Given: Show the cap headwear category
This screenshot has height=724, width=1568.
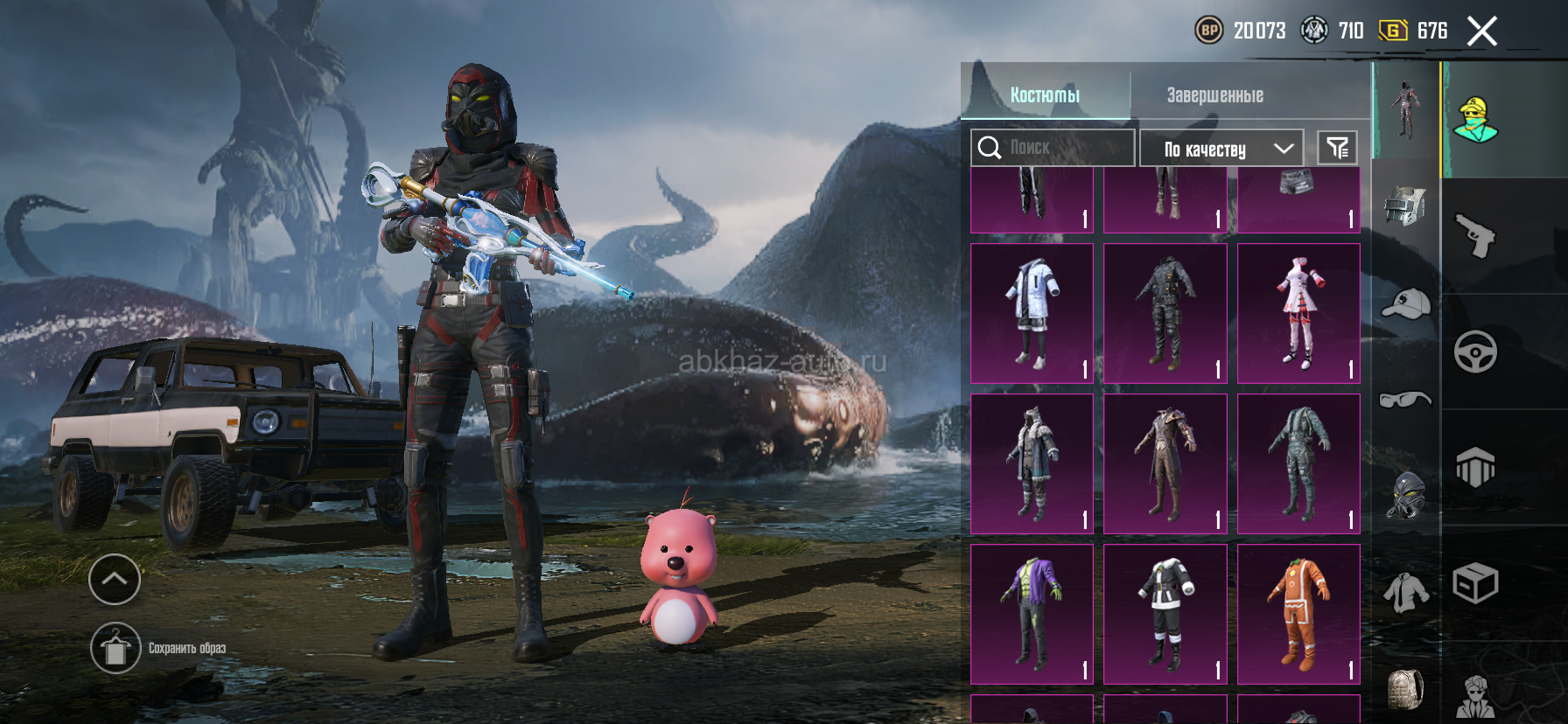Looking at the screenshot, I should tap(1405, 304).
